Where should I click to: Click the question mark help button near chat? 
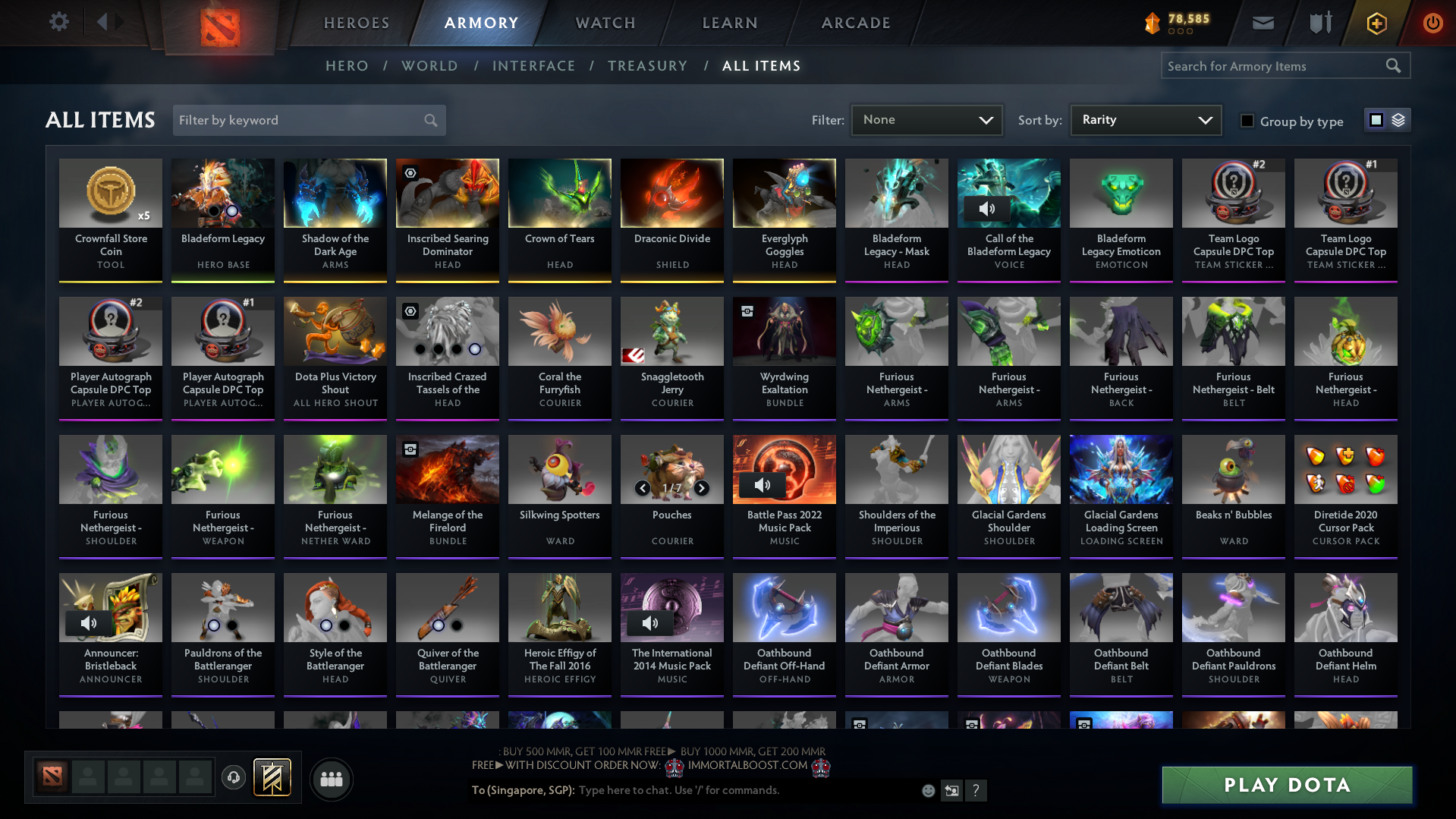click(x=976, y=790)
